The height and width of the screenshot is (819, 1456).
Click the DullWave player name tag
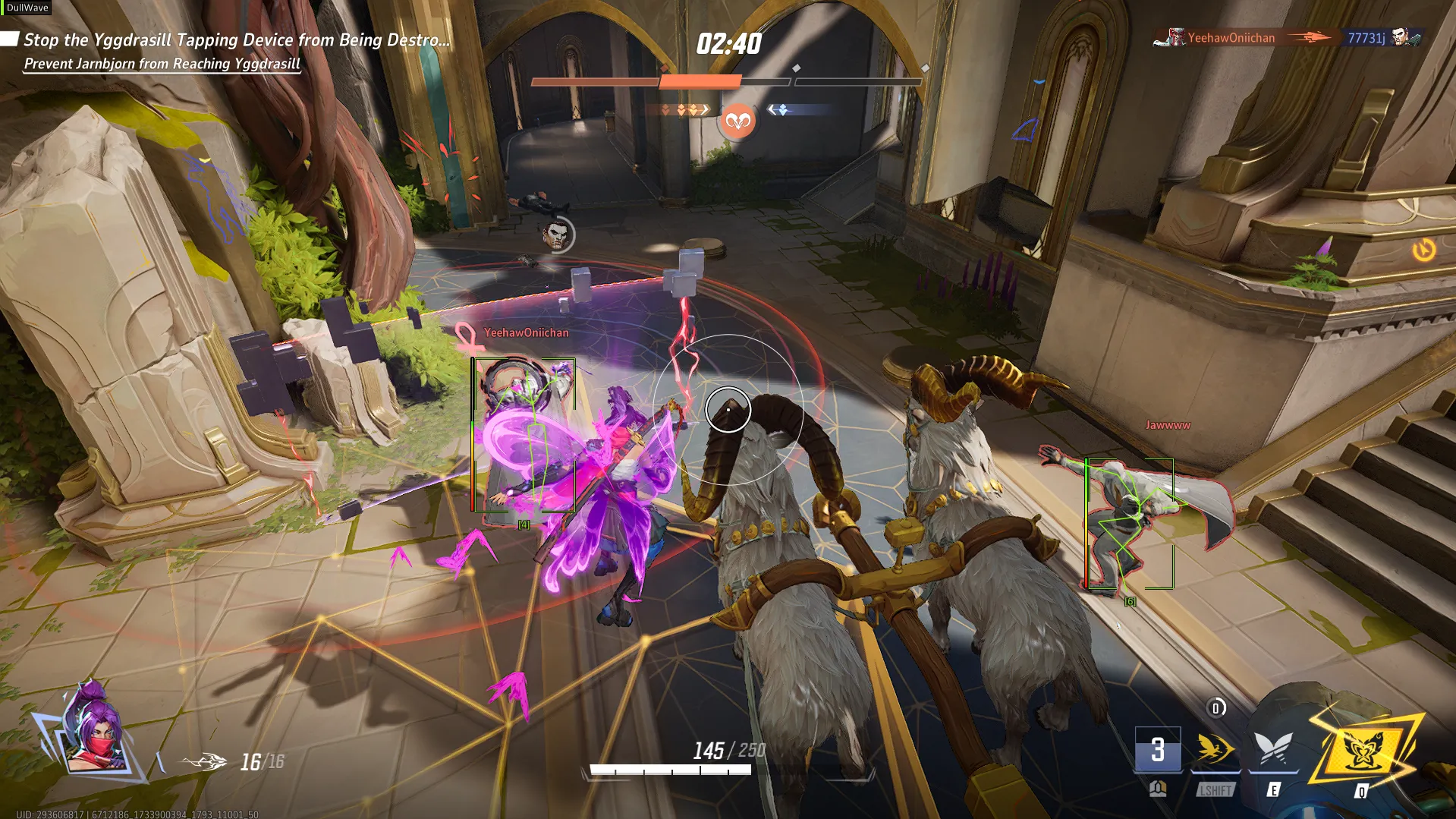tap(27, 8)
